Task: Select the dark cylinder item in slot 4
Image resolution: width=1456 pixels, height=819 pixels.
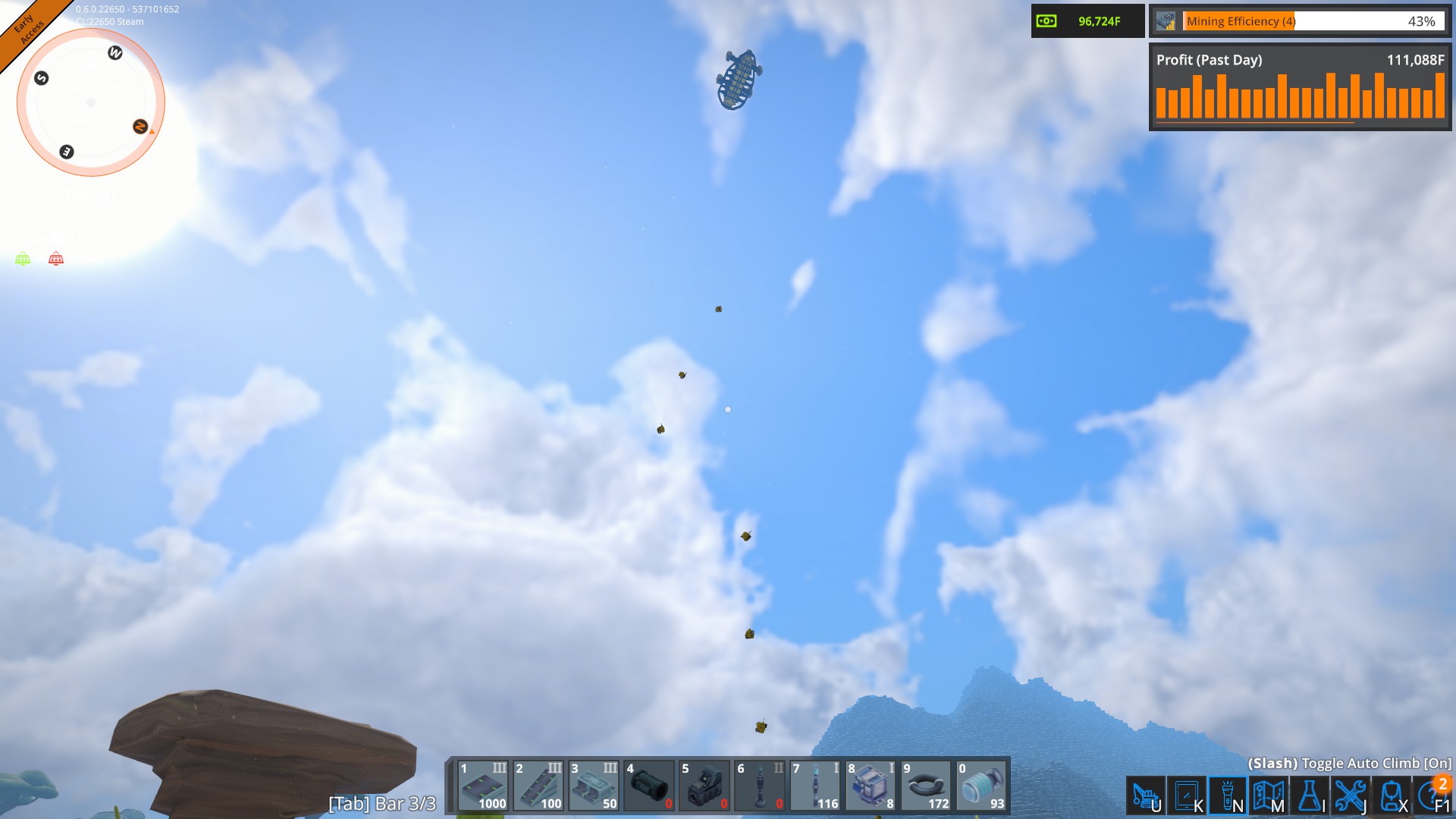Action: (x=649, y=786)
